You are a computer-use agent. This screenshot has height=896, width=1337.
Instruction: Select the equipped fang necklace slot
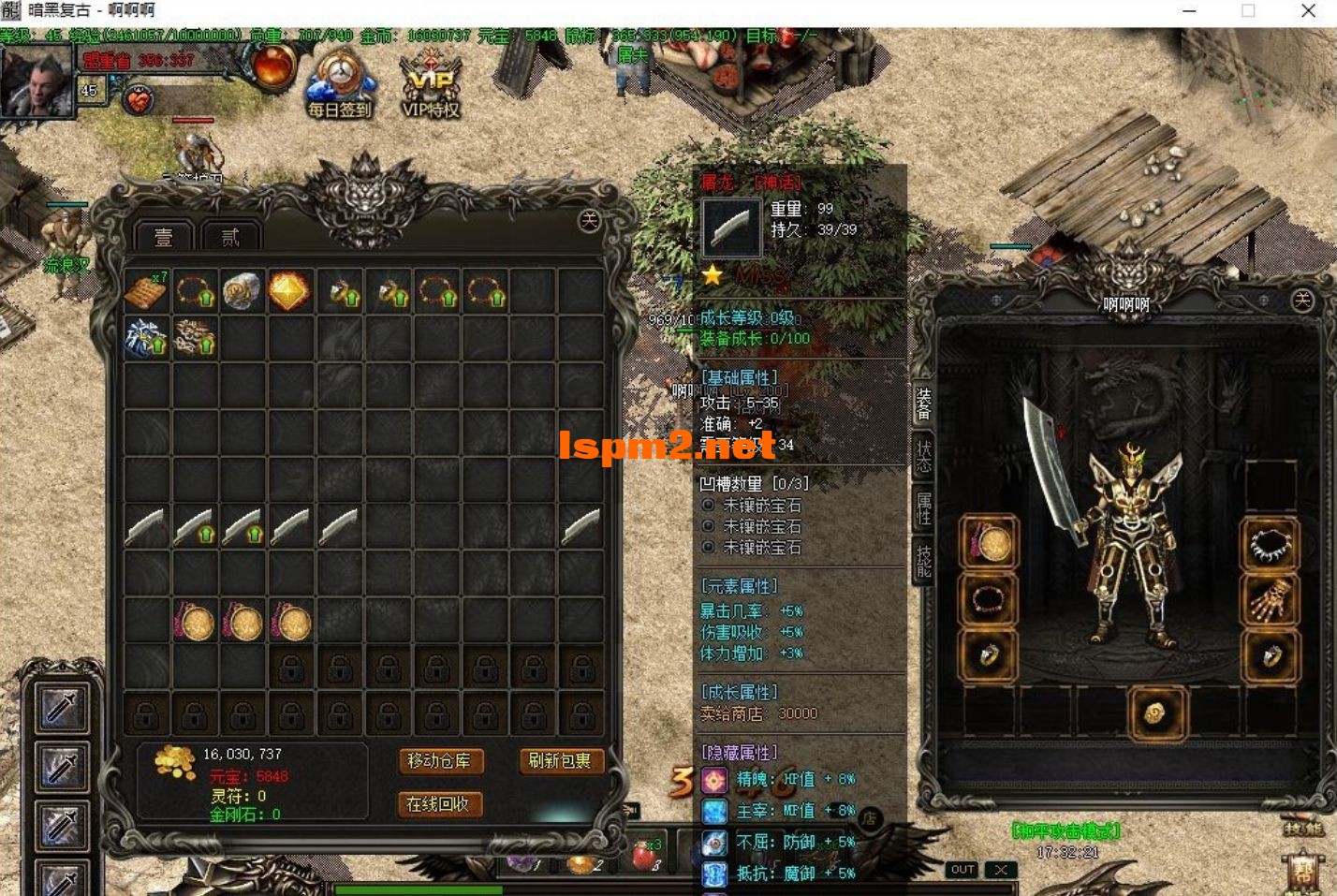1270,544
